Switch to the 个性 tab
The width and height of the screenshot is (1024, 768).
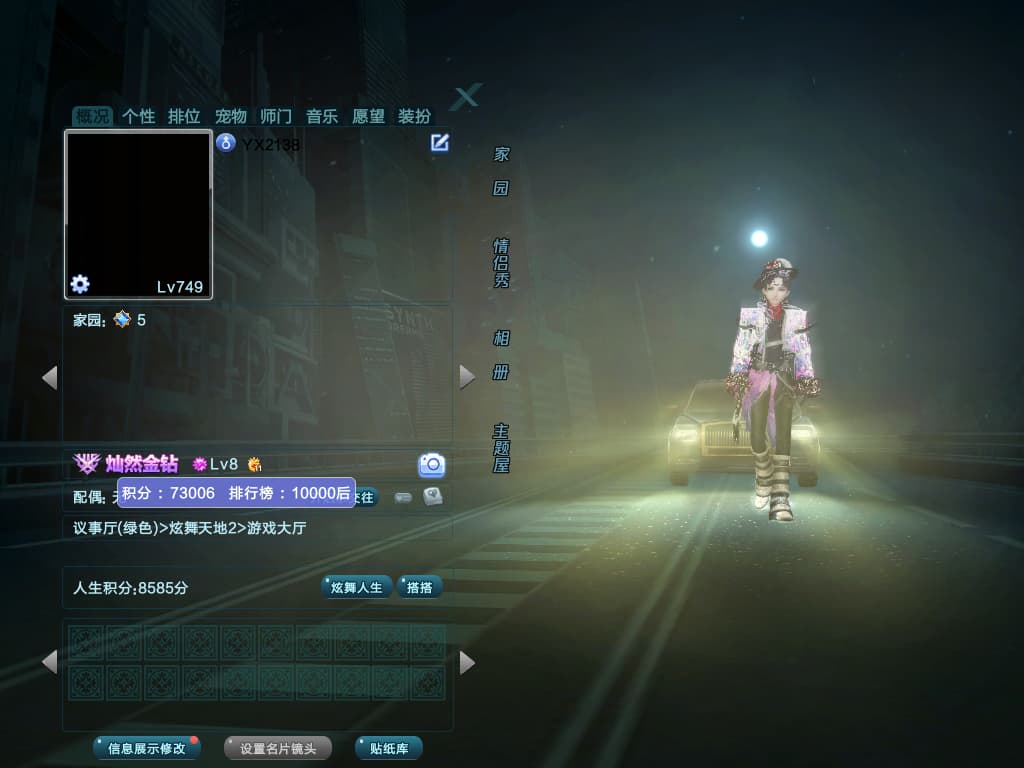click(x=138, y=116)
